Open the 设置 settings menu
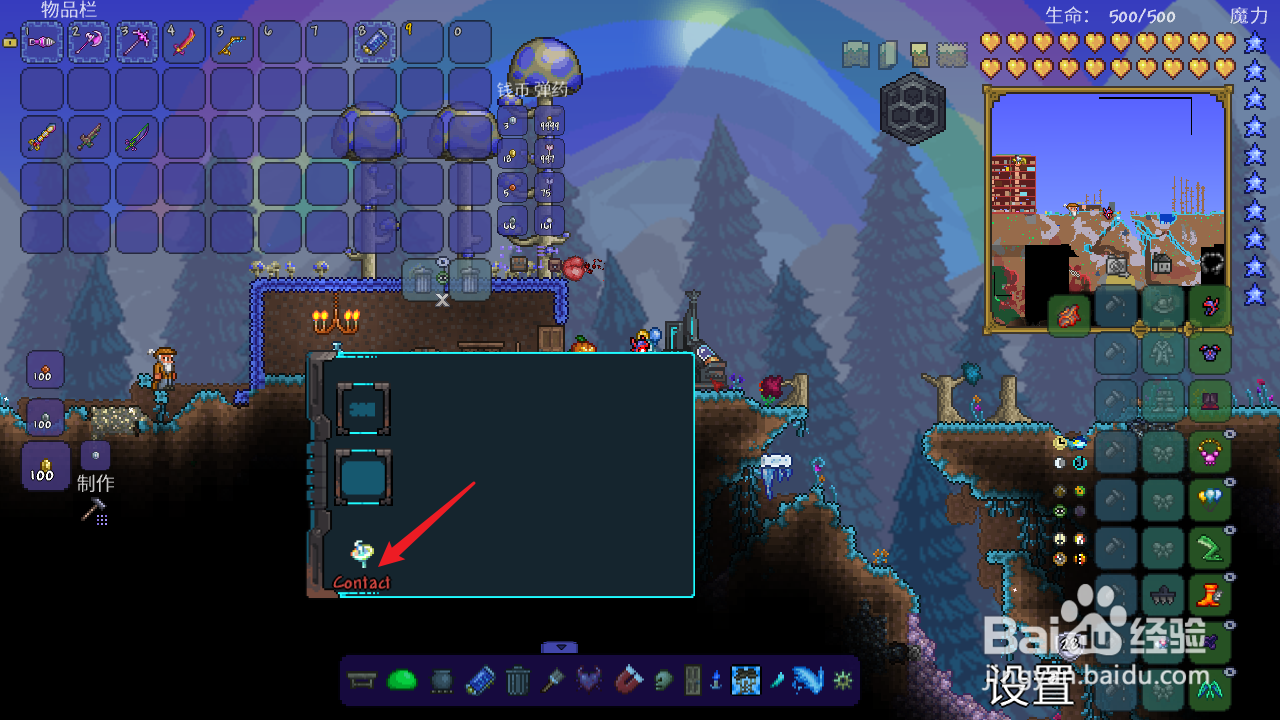The image size is (1280, 720). pos(1029,687)
